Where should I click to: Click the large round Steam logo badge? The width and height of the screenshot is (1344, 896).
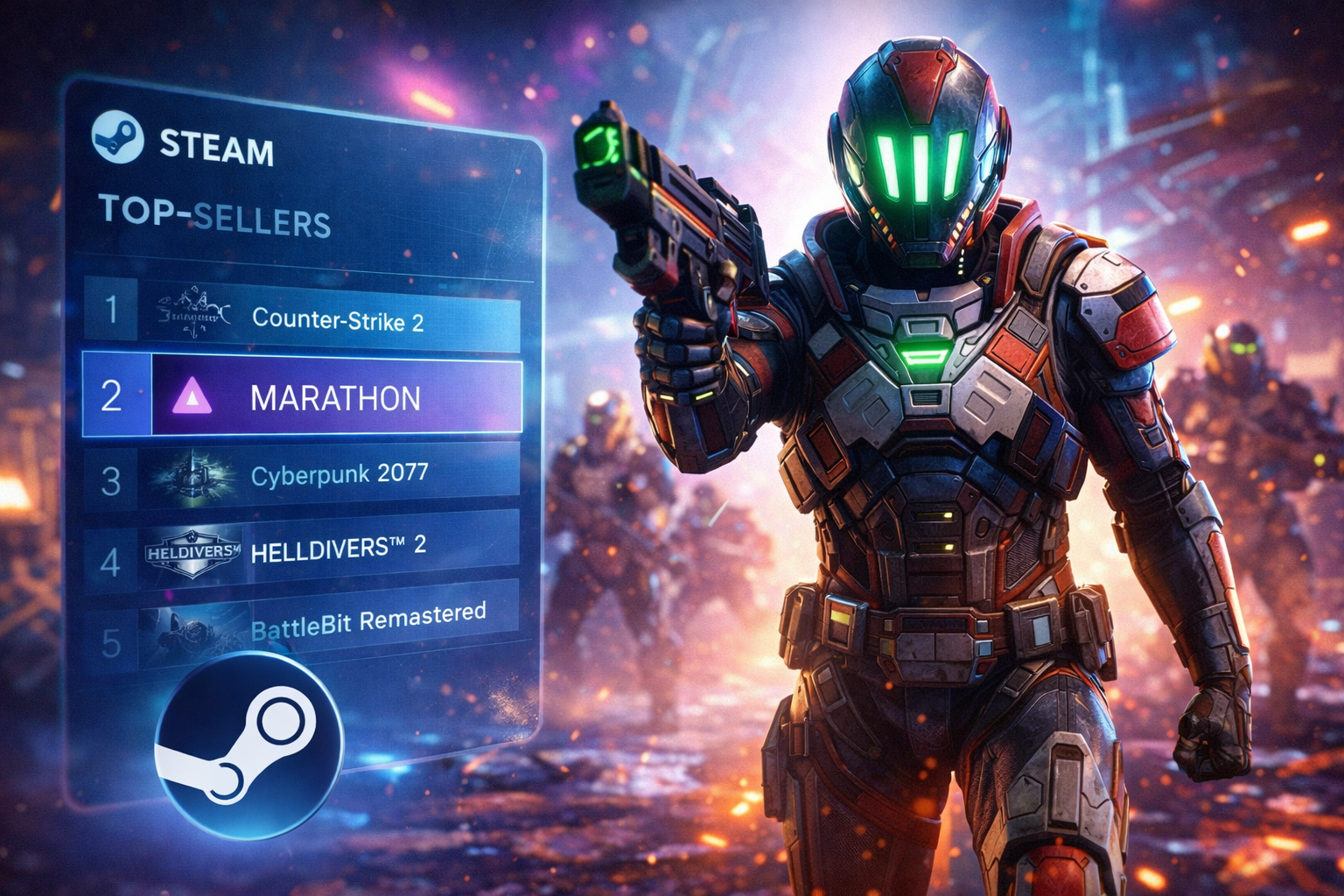coord(250,744)
